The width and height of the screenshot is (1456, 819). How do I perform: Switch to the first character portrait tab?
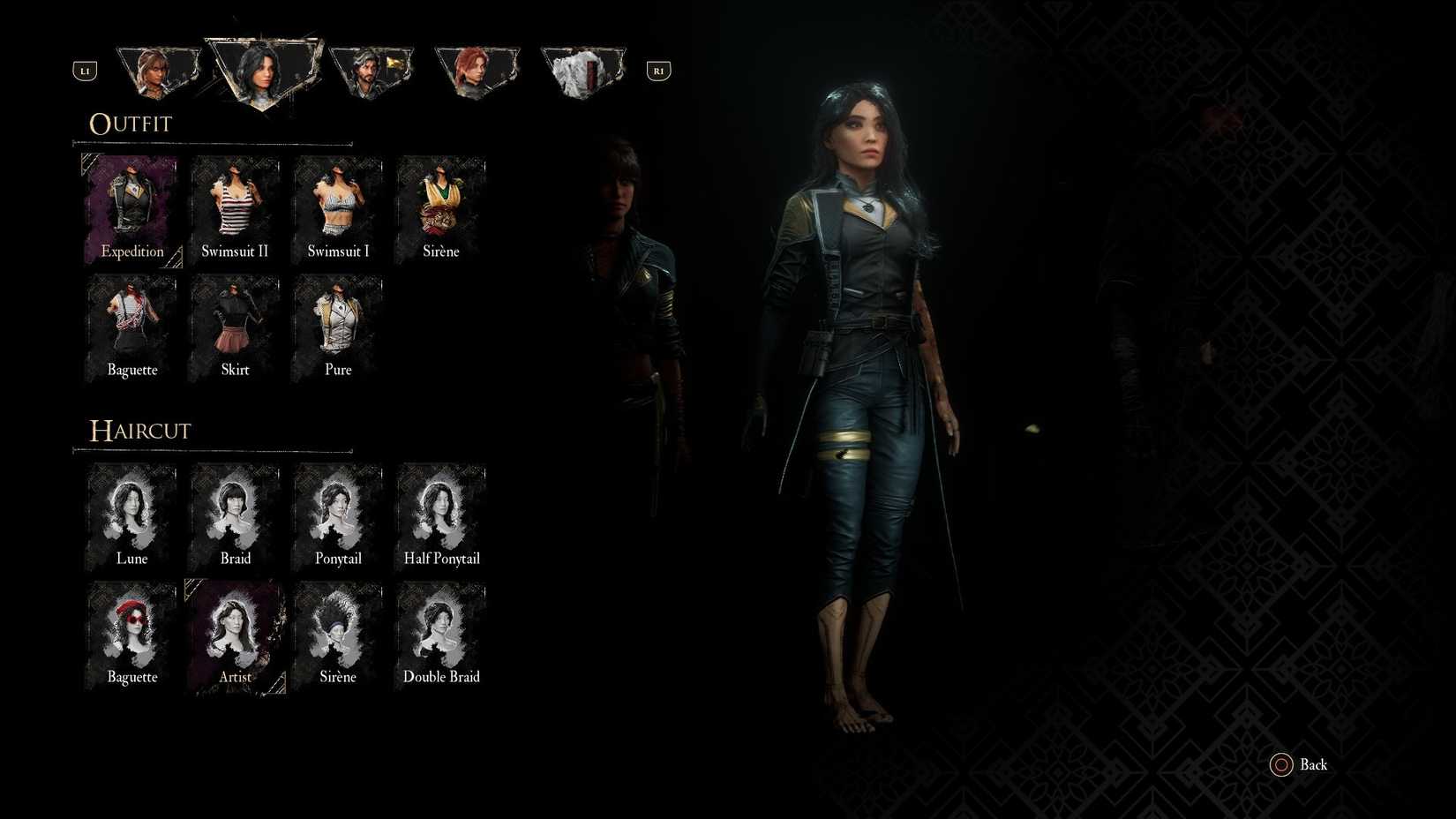click(x=158, y=68)
